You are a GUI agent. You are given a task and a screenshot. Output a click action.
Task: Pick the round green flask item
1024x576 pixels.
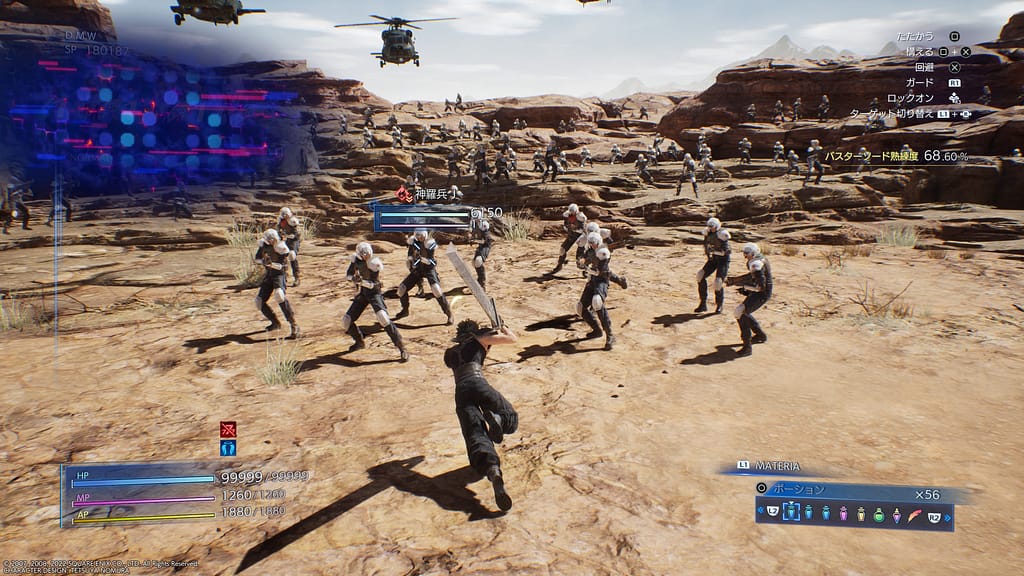coord(878,514)
